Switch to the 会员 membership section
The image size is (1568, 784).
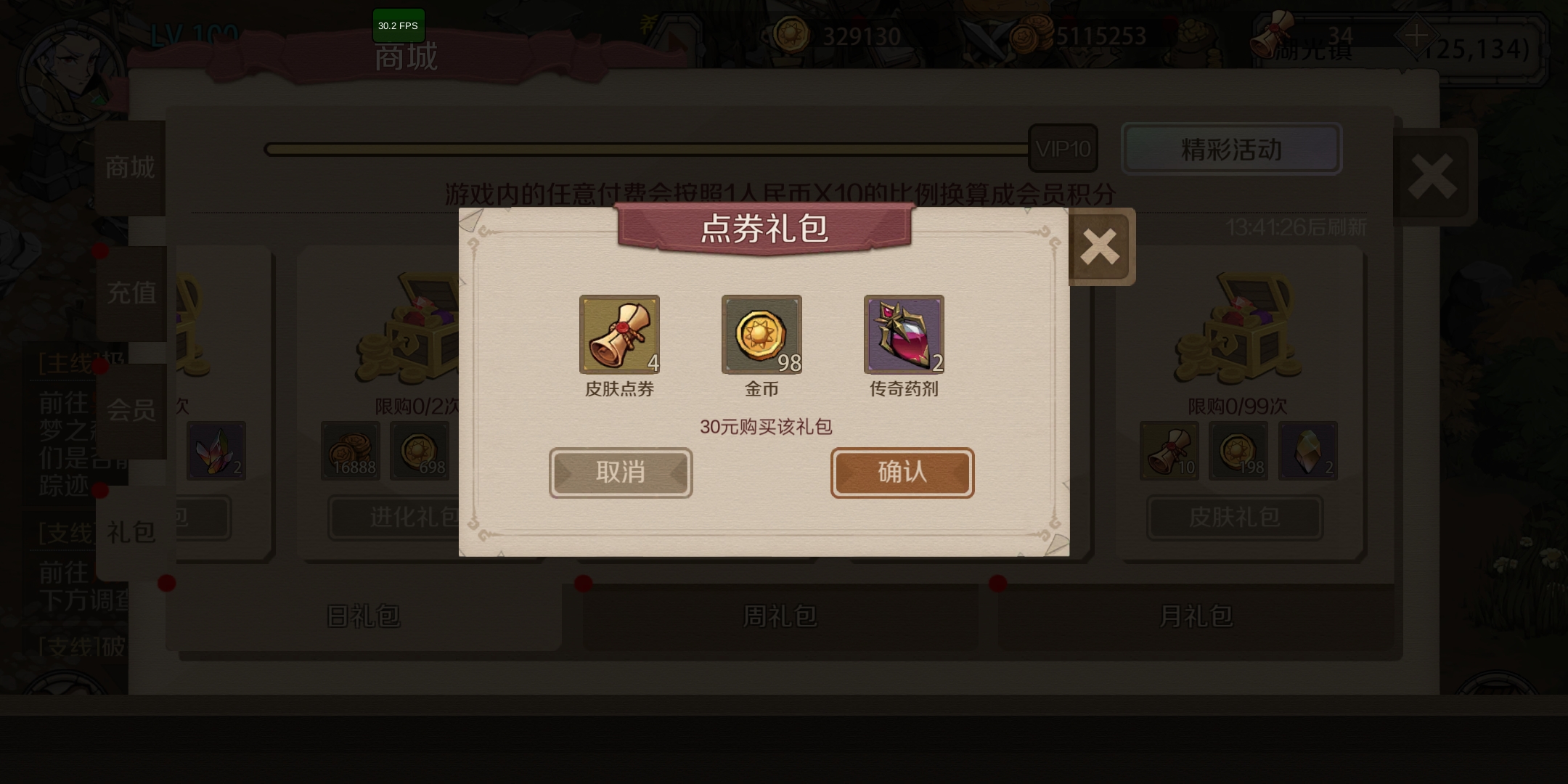132,411
